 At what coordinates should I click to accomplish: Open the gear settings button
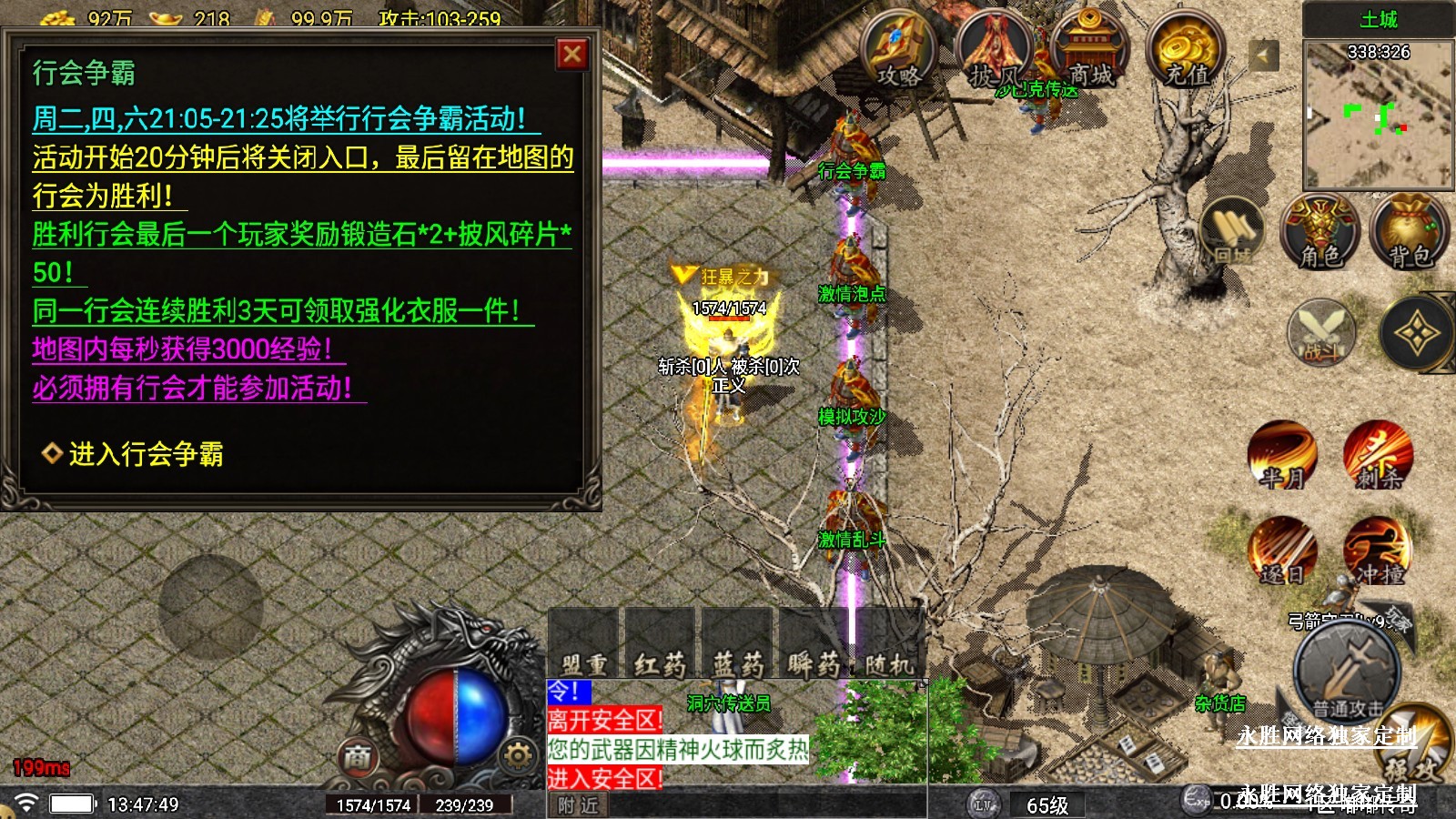coord(517,755)
